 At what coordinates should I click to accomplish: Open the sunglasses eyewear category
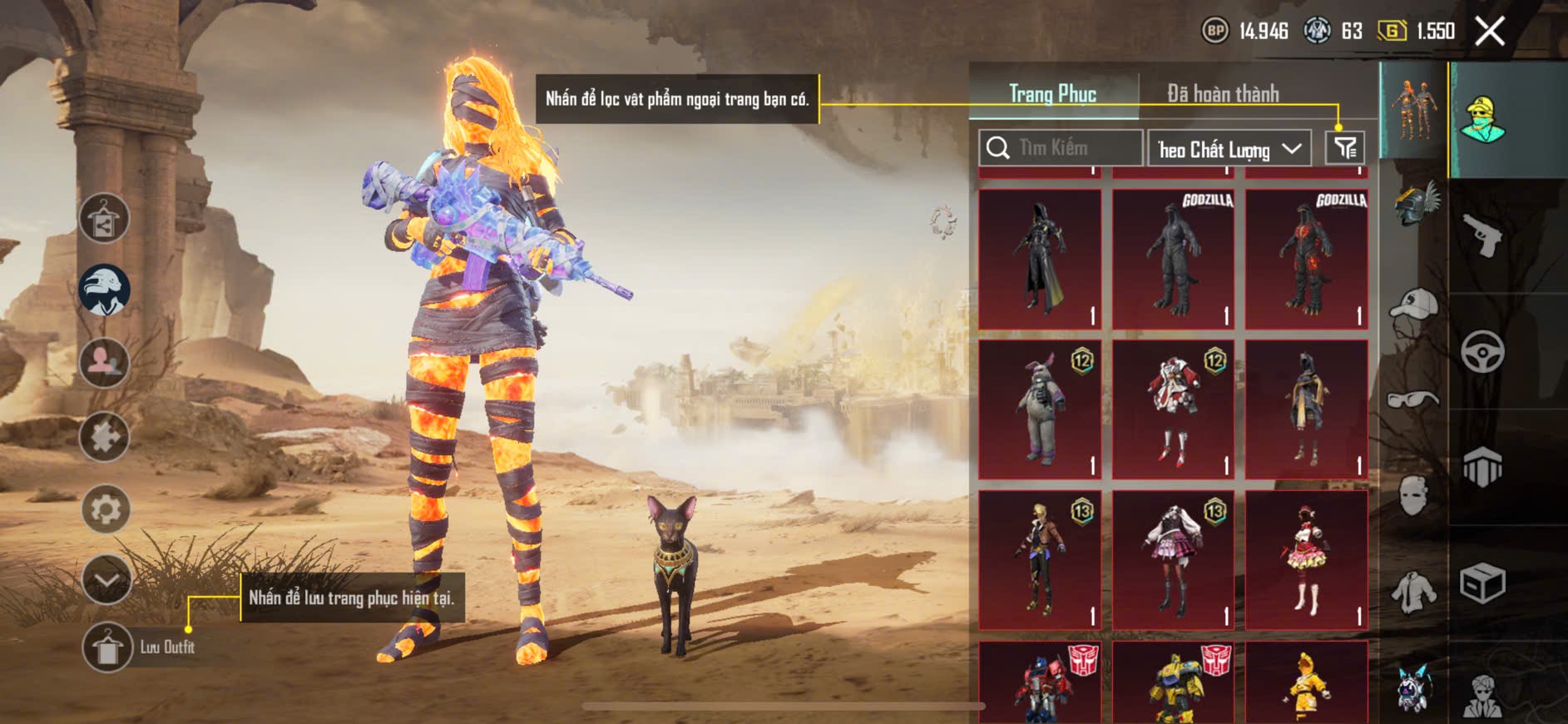[x=1412, y=399]
